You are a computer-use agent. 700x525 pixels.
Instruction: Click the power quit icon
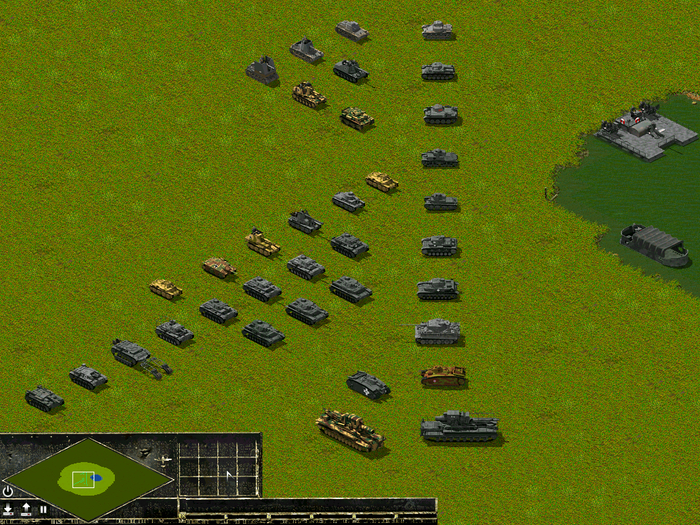[x=8, y=491]
